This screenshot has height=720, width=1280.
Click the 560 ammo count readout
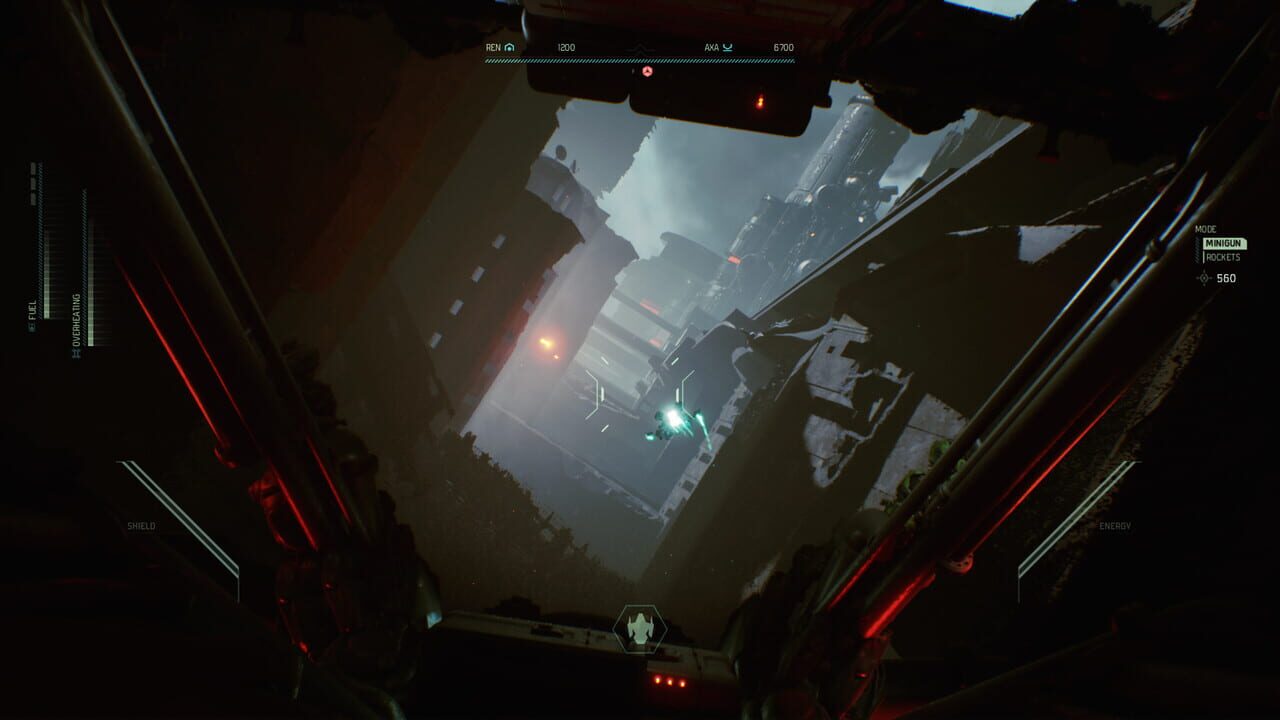point(1227,278)
